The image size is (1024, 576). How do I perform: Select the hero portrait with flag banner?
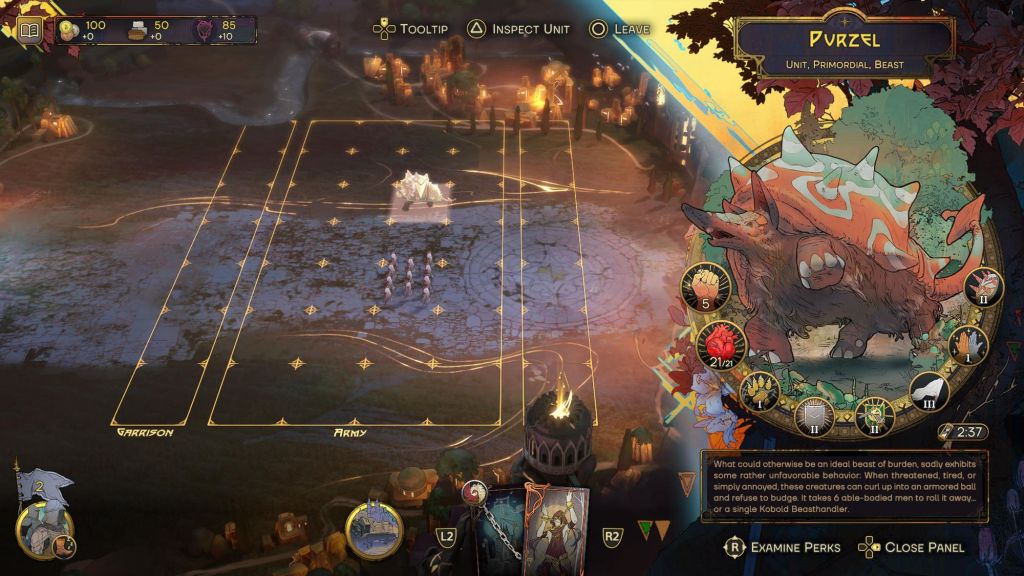pos(40,522)
